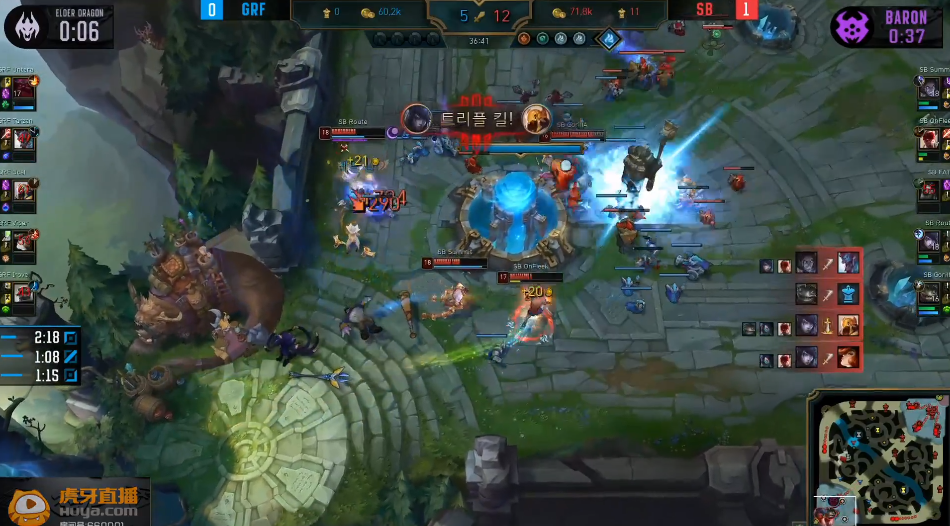Click the Elder Dragon icon
The width and height of the screenshot is (950, 526).
click(x=27, y=26)
